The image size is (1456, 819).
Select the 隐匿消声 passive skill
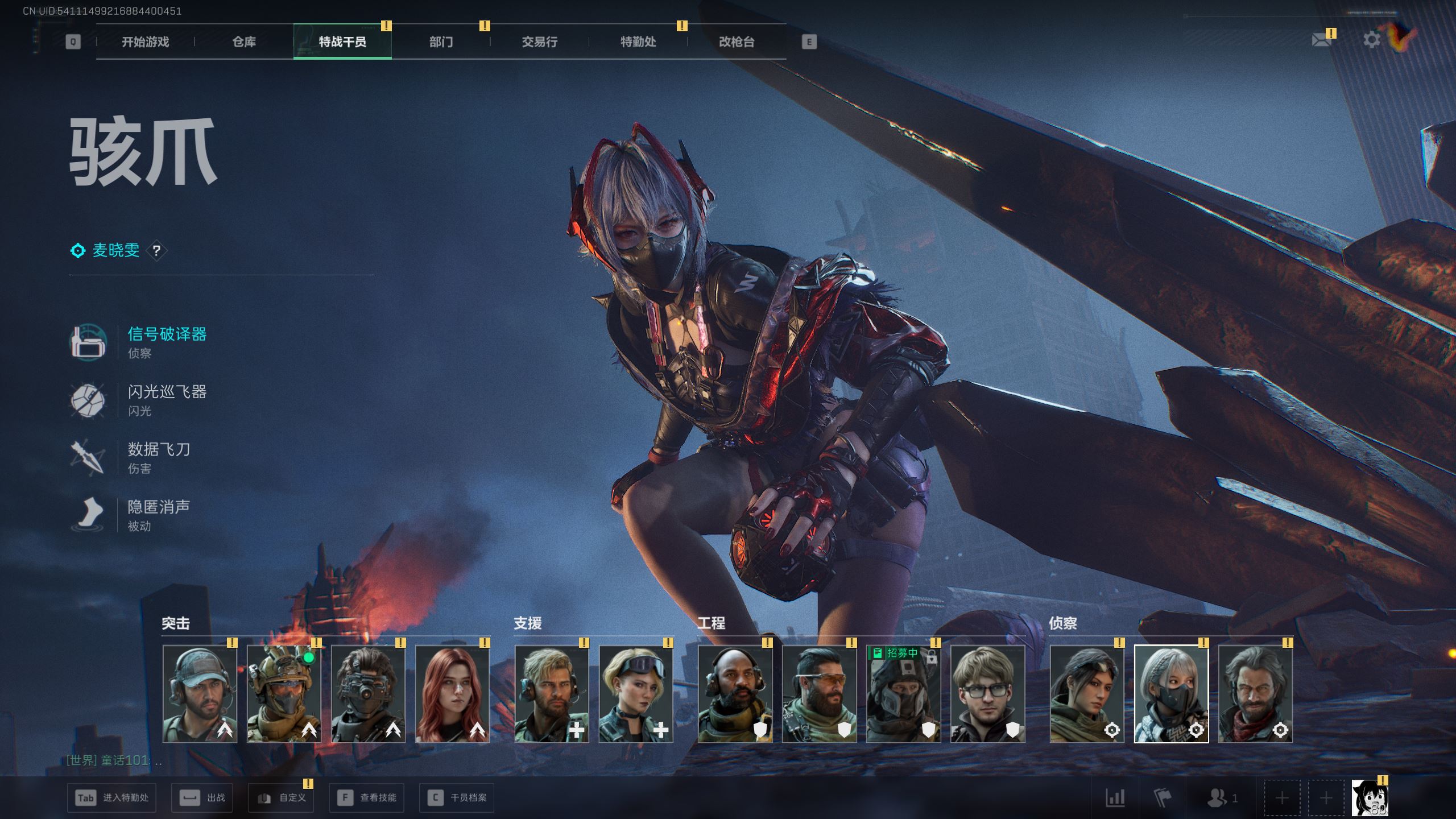[x=158, y=514]
